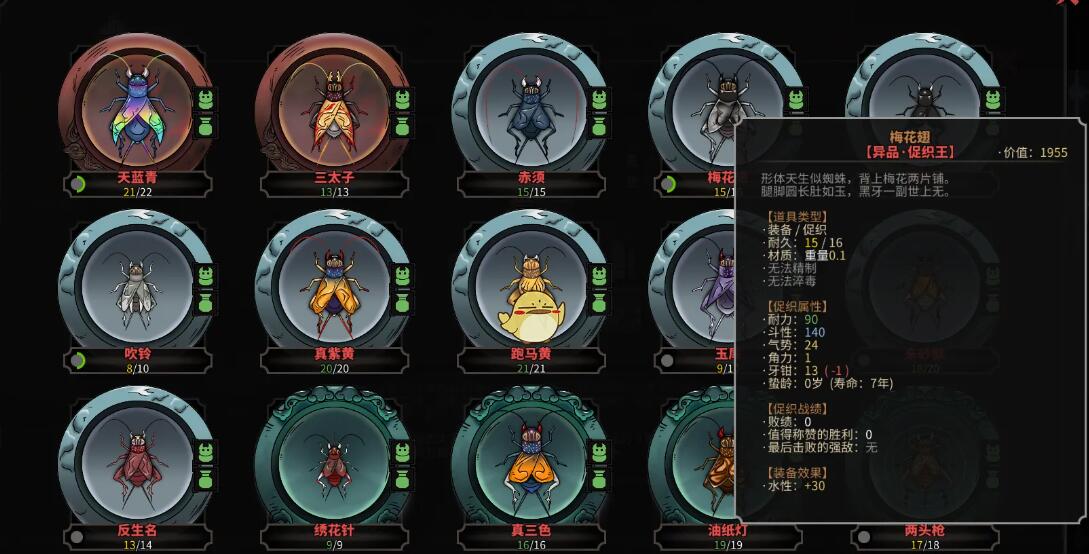The width and height of the screenshot is (1089, 554).
Task: Choose the 三太子 cricket slot
Action: 331,108
